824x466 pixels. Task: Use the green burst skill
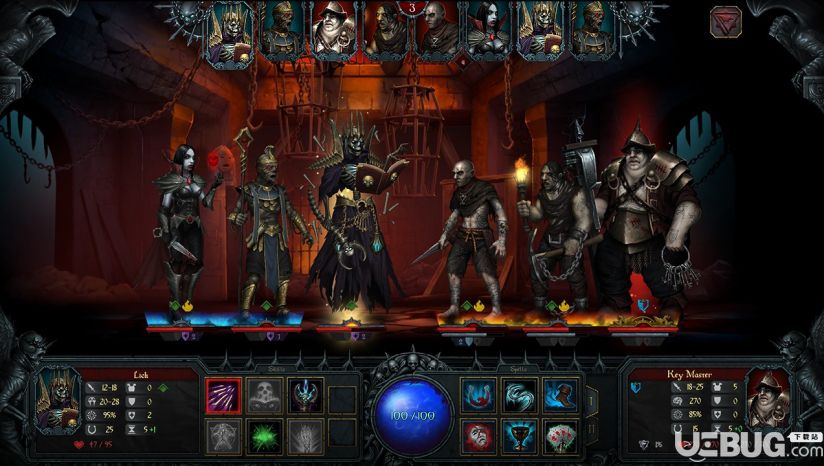(x=265, y=437)
